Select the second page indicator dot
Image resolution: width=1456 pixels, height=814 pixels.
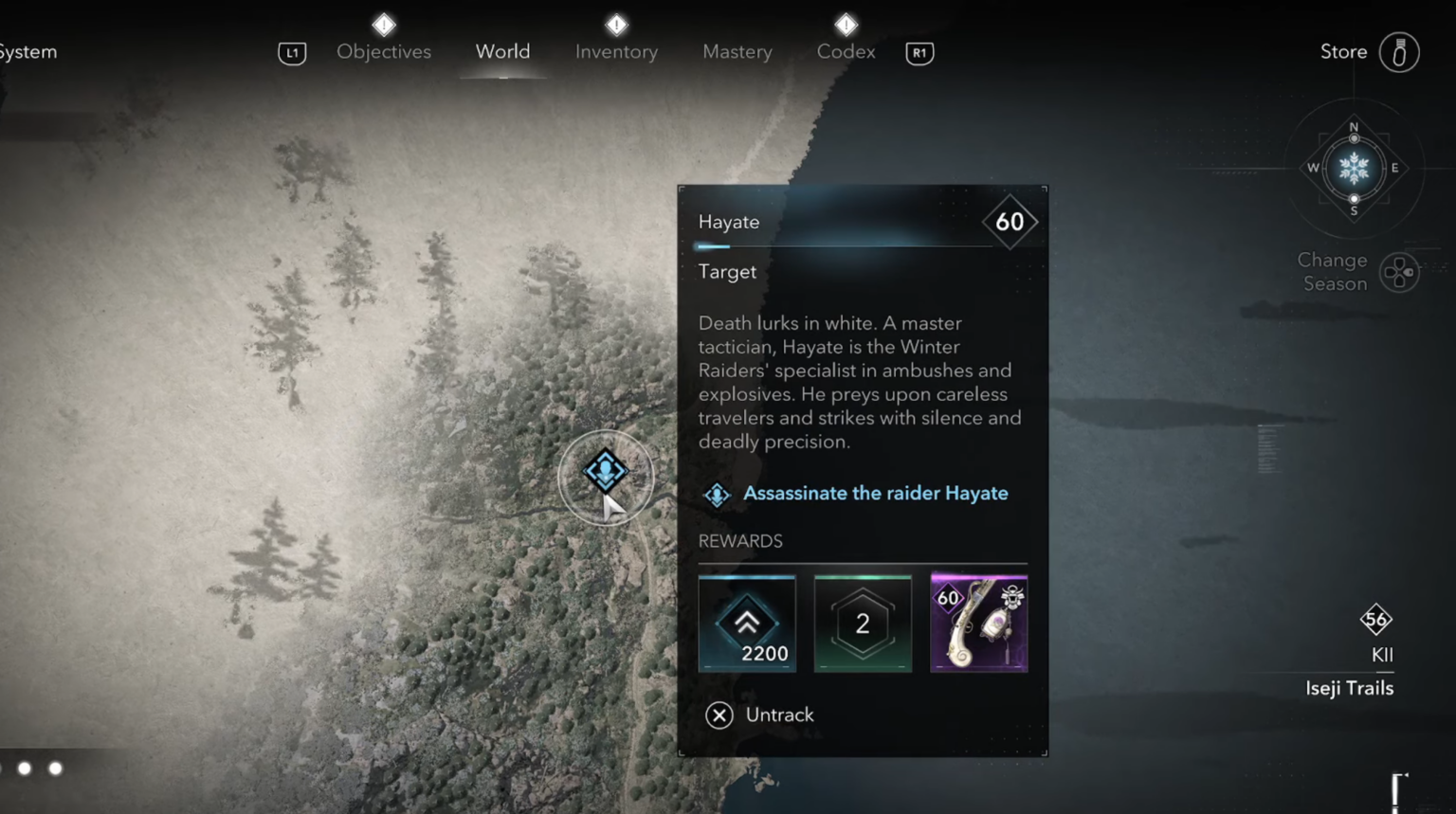[54, 769]
